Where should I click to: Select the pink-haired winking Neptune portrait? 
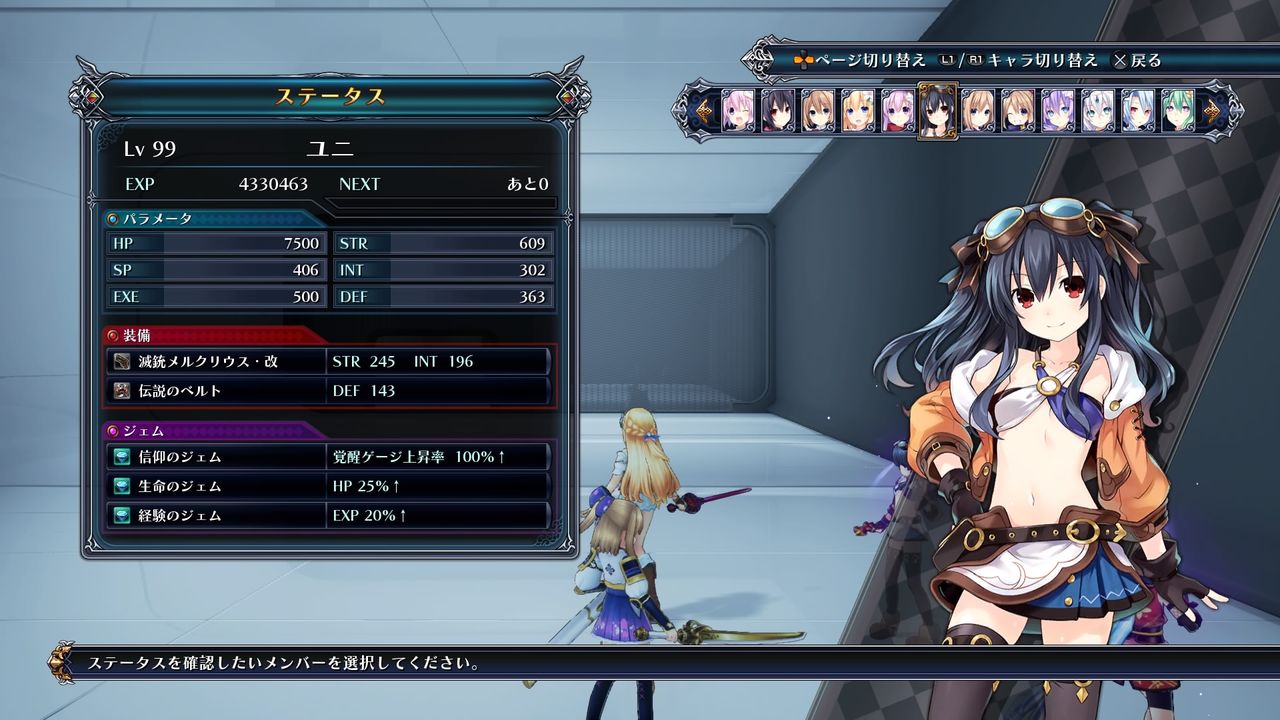click(739, 110)
